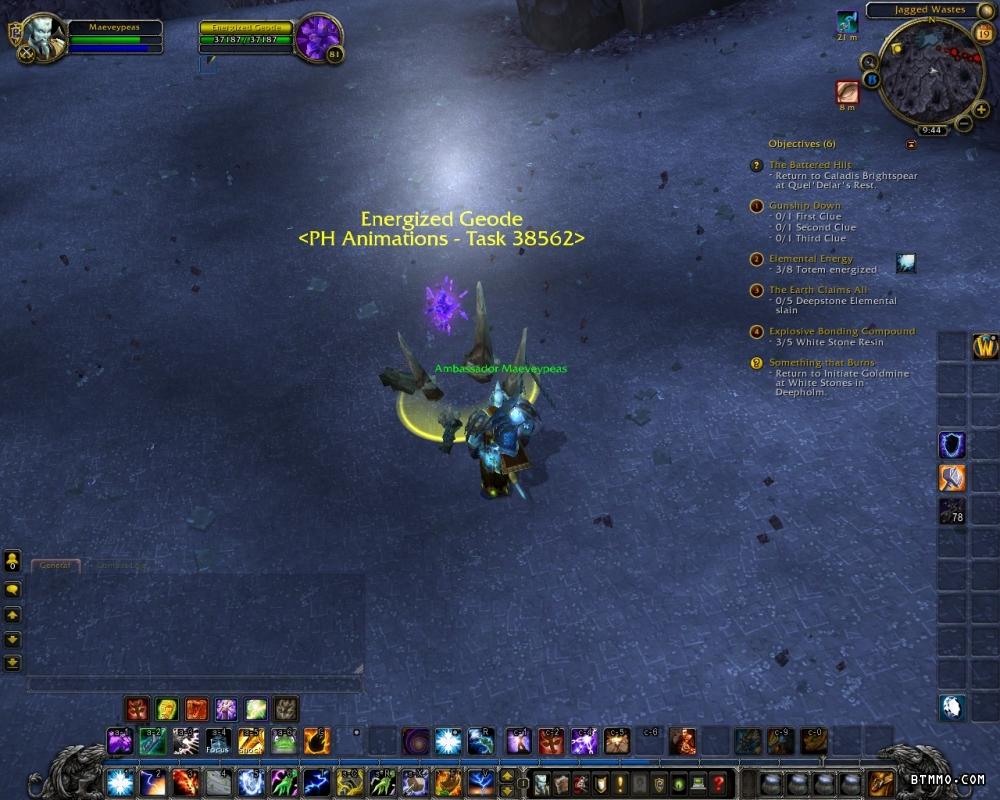Open the Gunship Down quest entry
The image size is (1000, 800).
pos(805,205)
